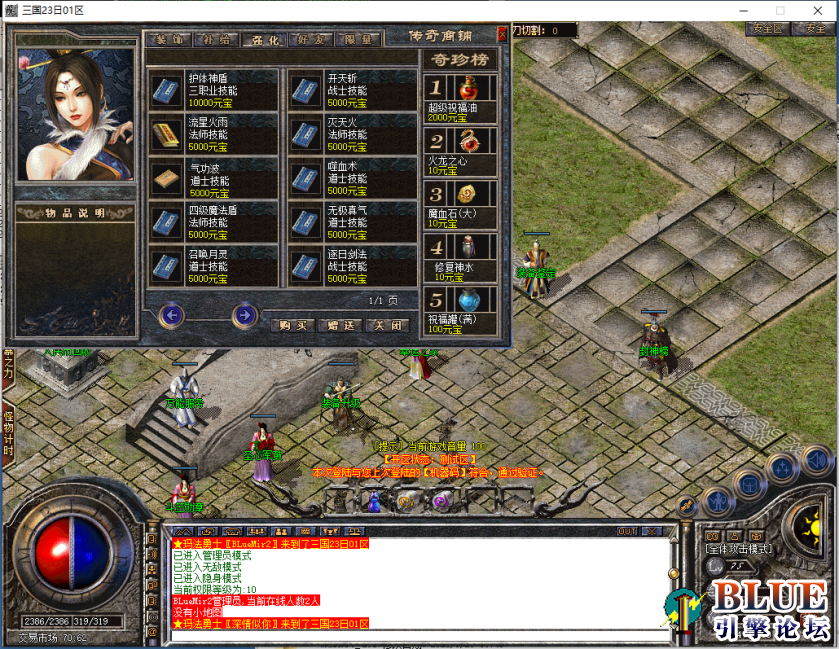Close the shop using the red X

coord(502,34)
